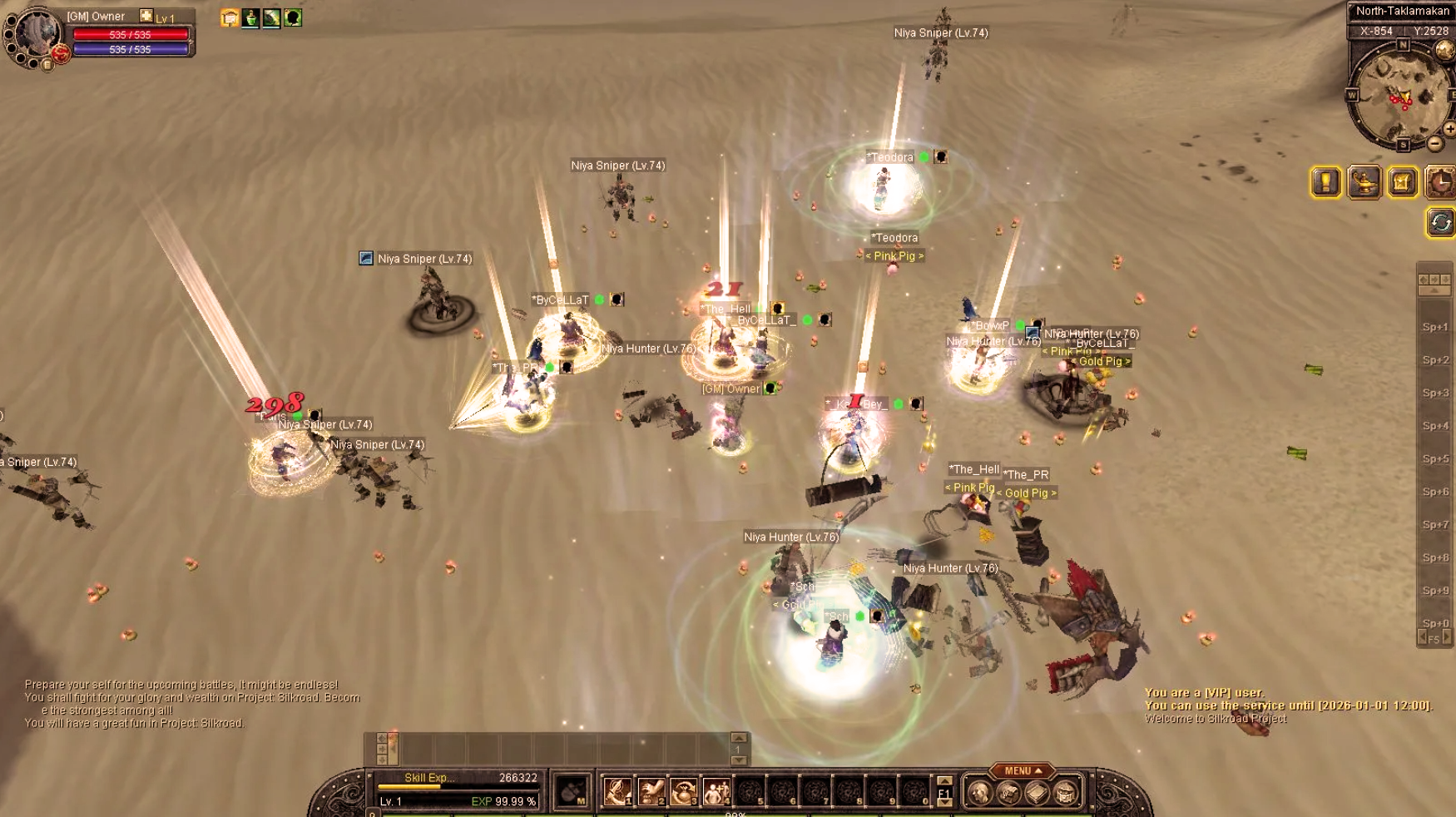The width and height of the screenshot is (1456, 817).
Task: Open the golden magic lamp button
Action: point(1364,182)
